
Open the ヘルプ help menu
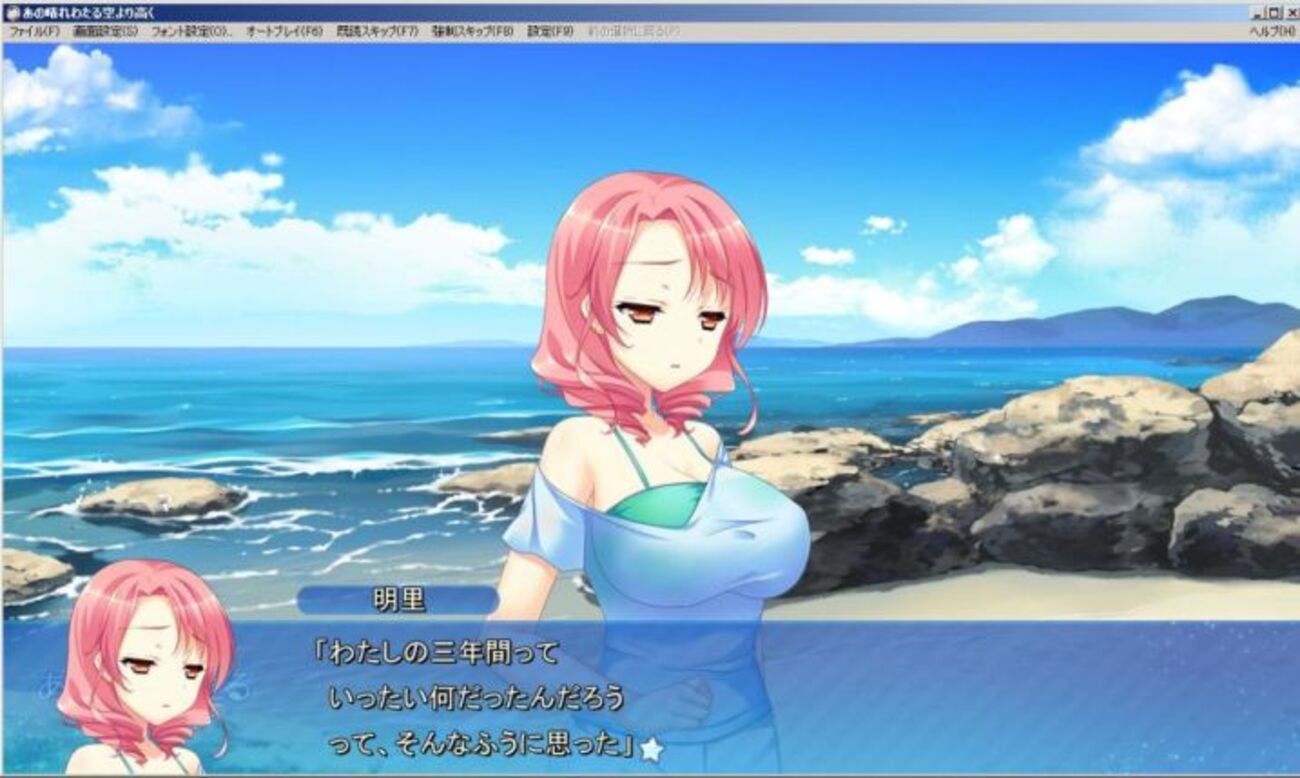1272,31
